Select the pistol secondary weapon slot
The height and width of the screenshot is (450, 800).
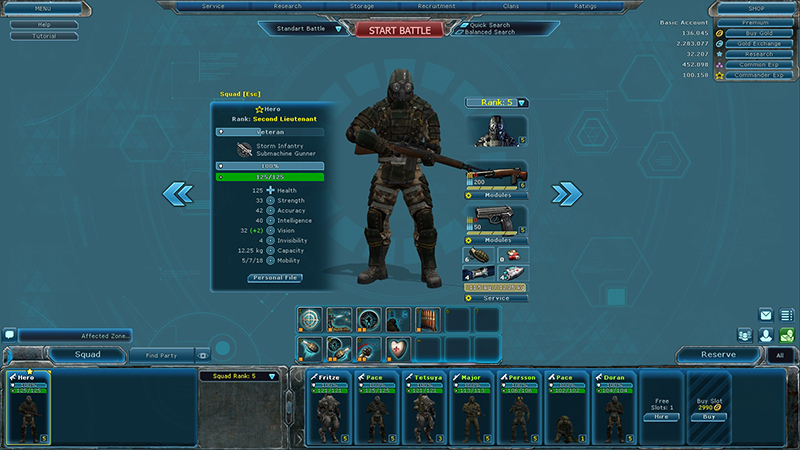click(495, 221)
